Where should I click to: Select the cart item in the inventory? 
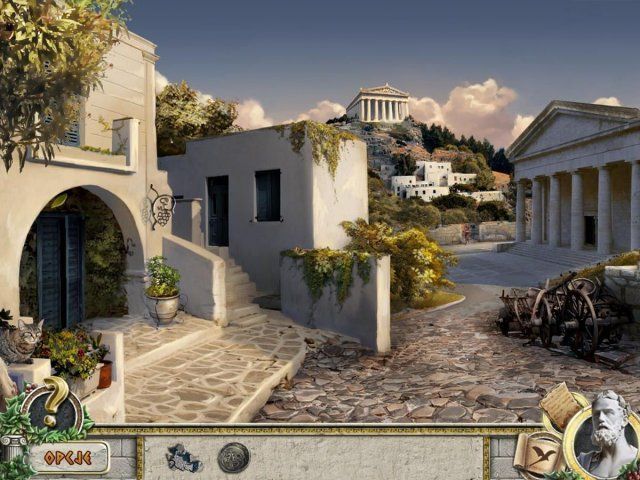(x=184, y=457)
